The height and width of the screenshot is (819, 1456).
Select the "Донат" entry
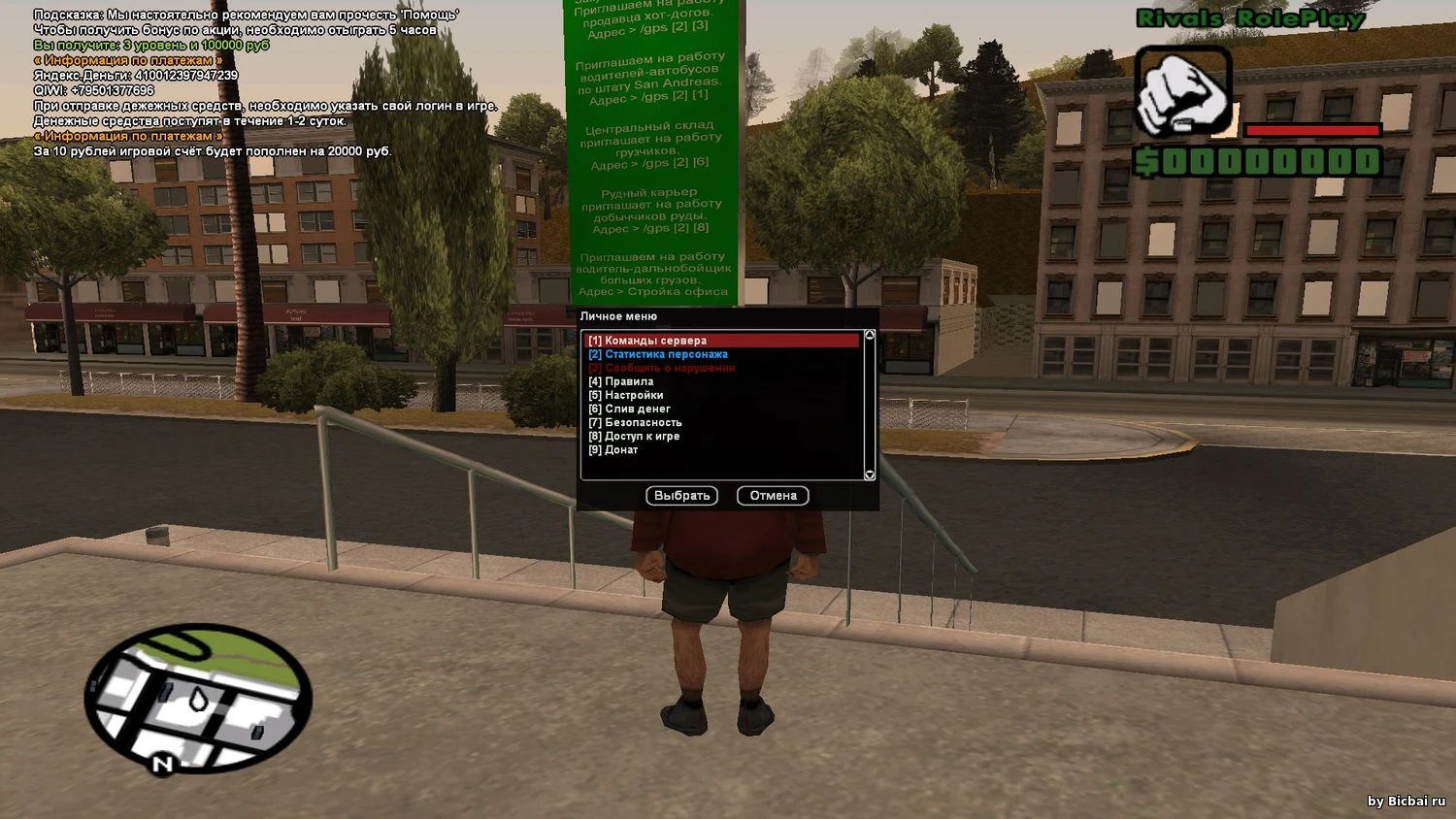620,449
